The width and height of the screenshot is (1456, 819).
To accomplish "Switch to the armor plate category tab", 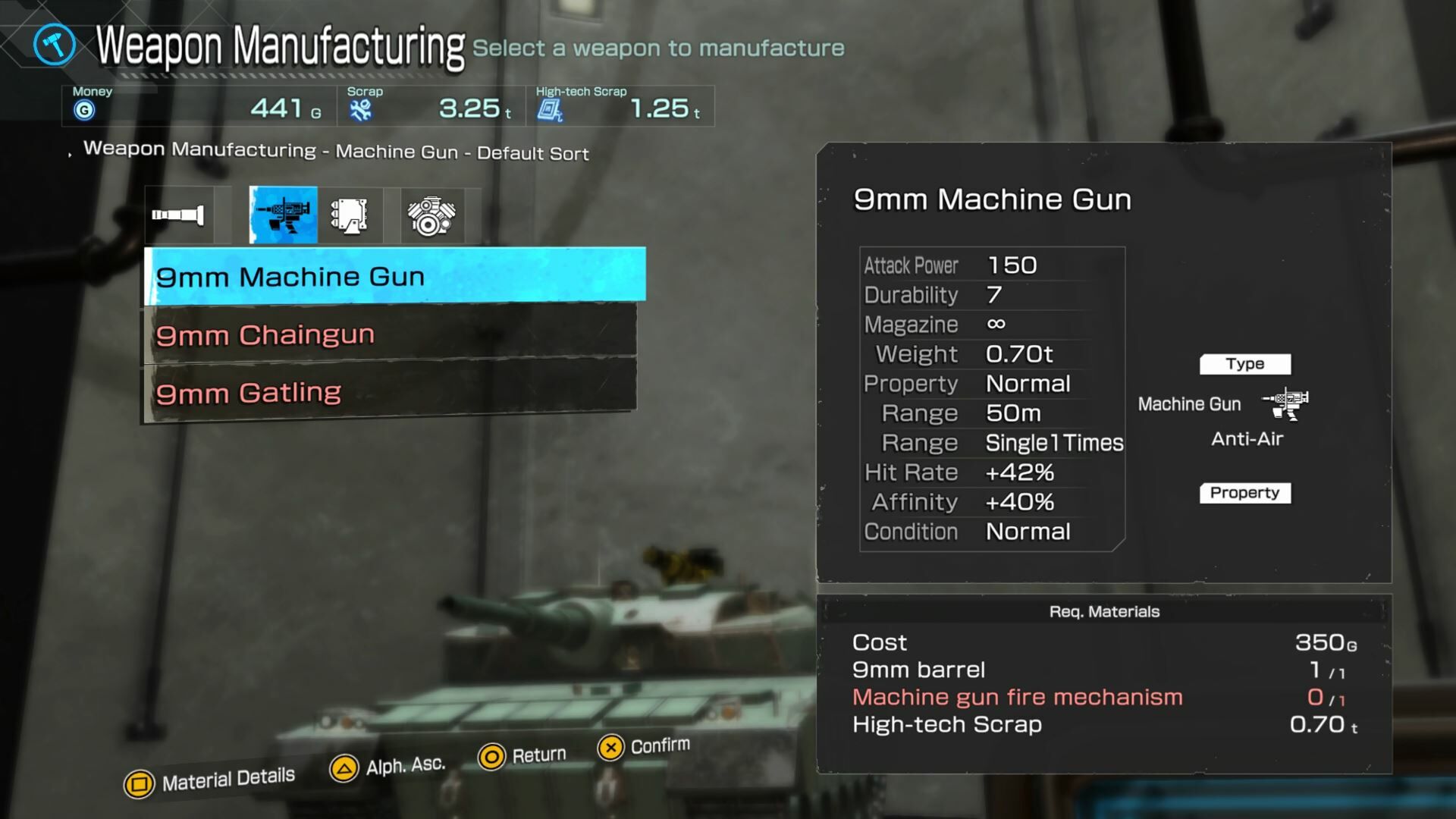I will click(350, 215).
